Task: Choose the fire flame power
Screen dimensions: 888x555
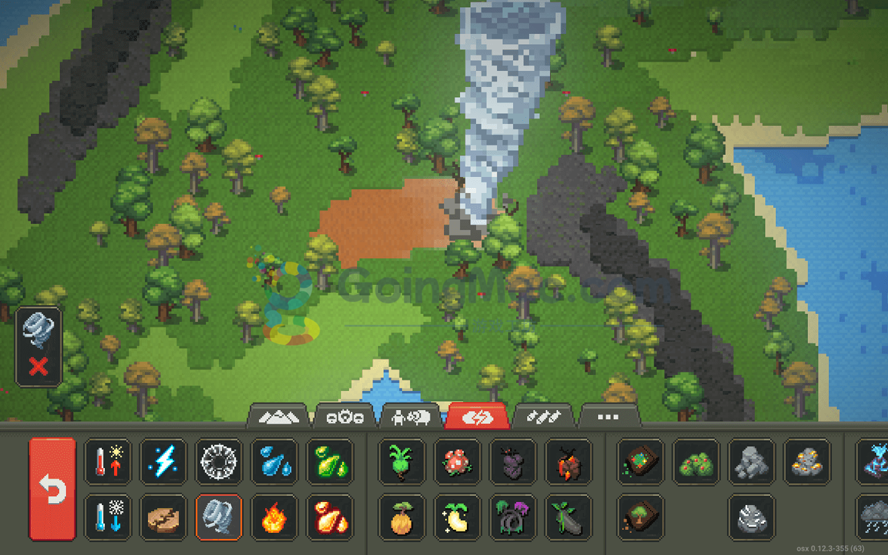Action: coord(274,518)
